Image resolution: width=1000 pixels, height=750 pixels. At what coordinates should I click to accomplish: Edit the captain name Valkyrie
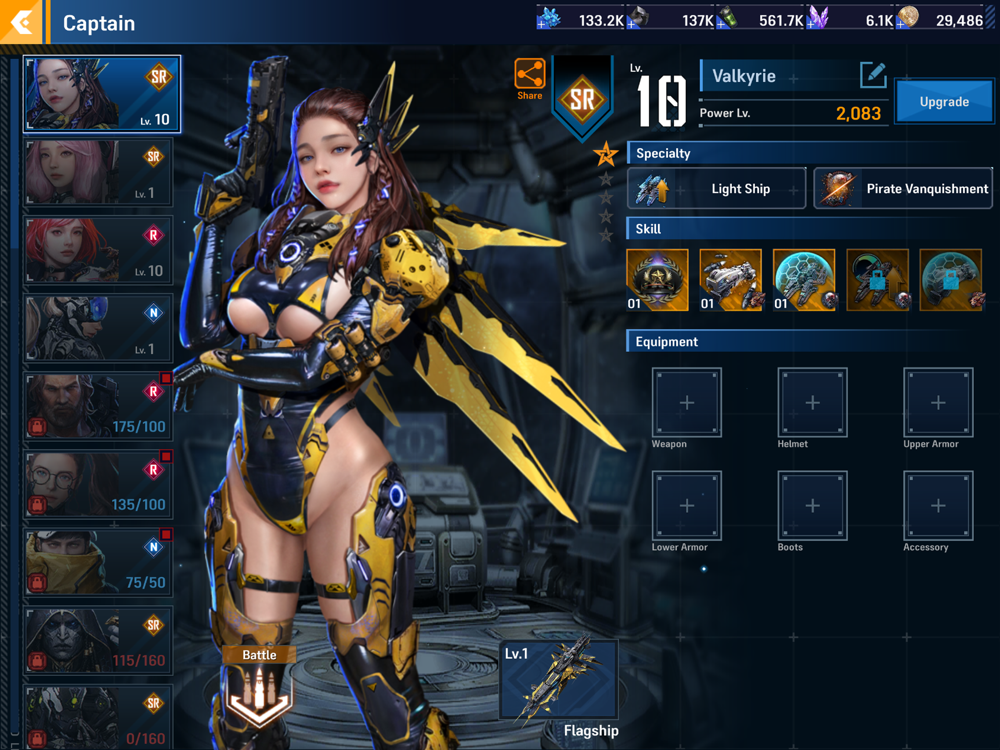[872, 75]
